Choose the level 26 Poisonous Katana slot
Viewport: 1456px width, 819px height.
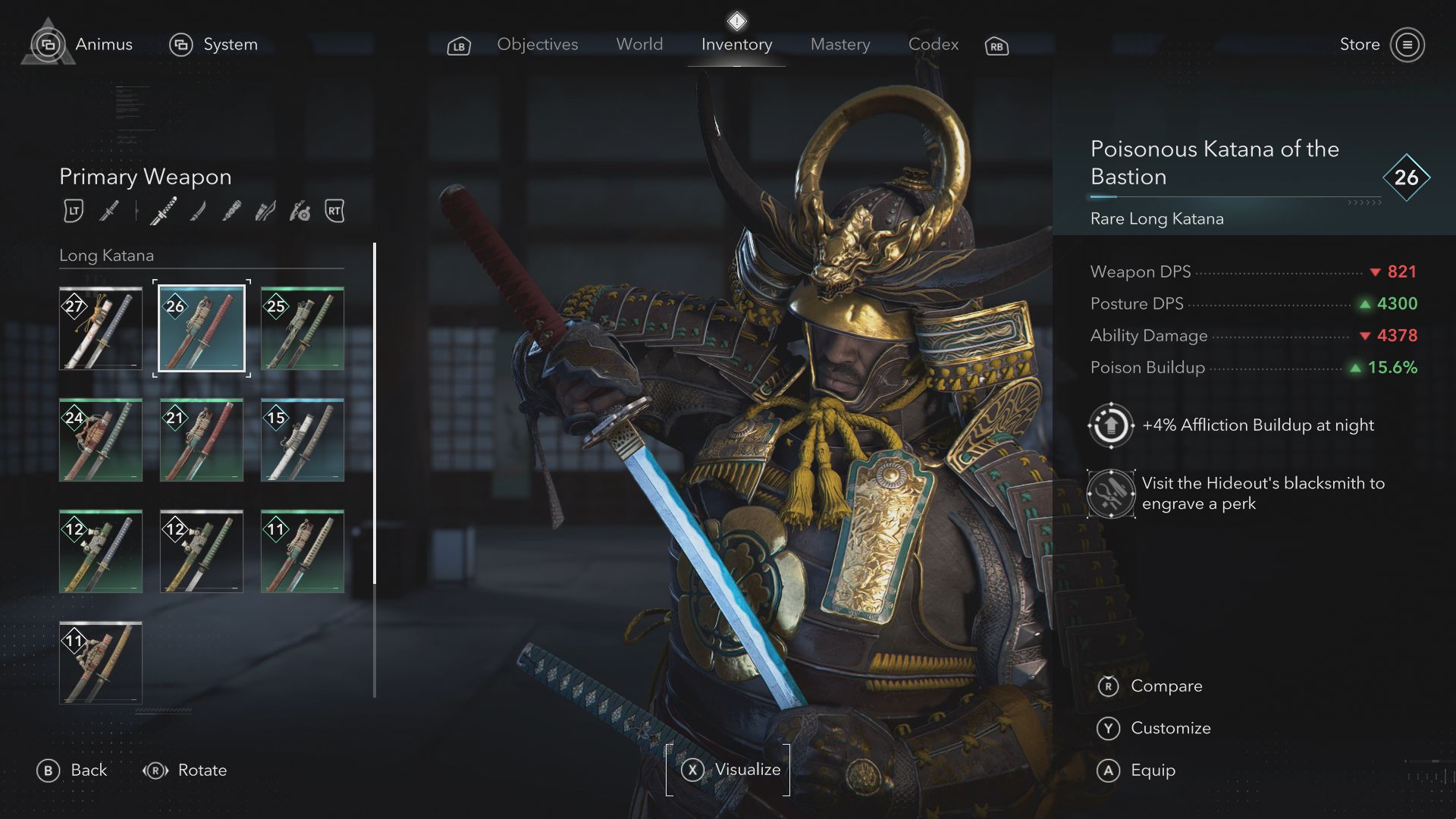(x=202, y=328)
